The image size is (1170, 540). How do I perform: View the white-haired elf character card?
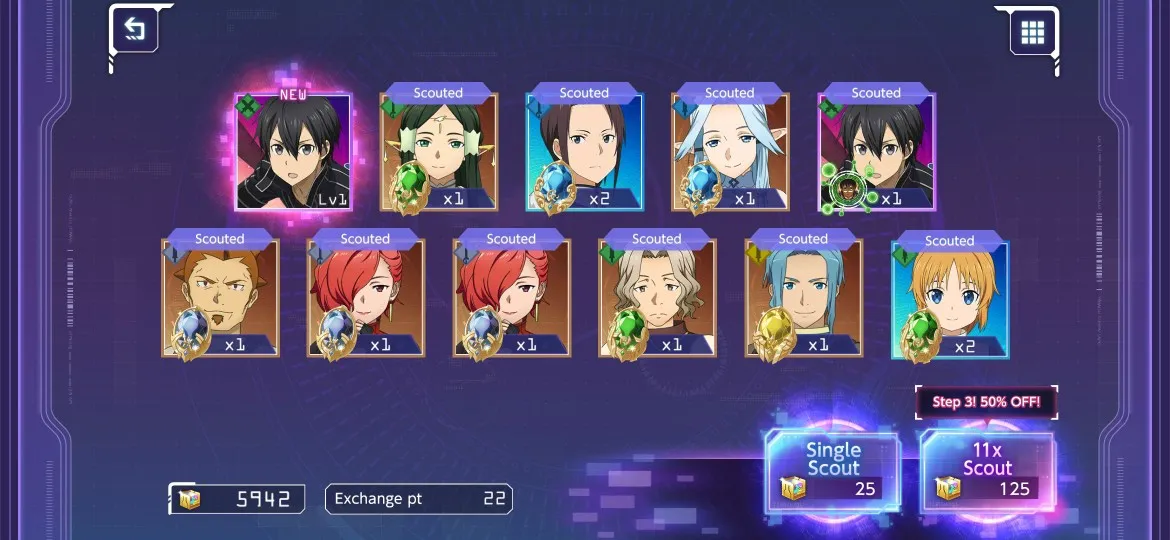pos(730,152)
